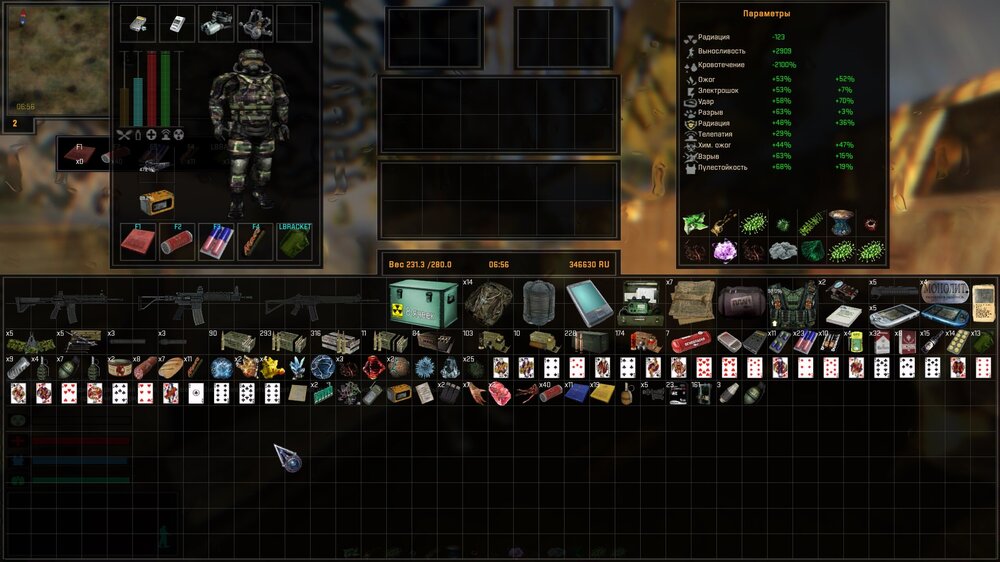Select the blue handheld game console
This screenshot has height=562, width=1000.
point(944,316)
